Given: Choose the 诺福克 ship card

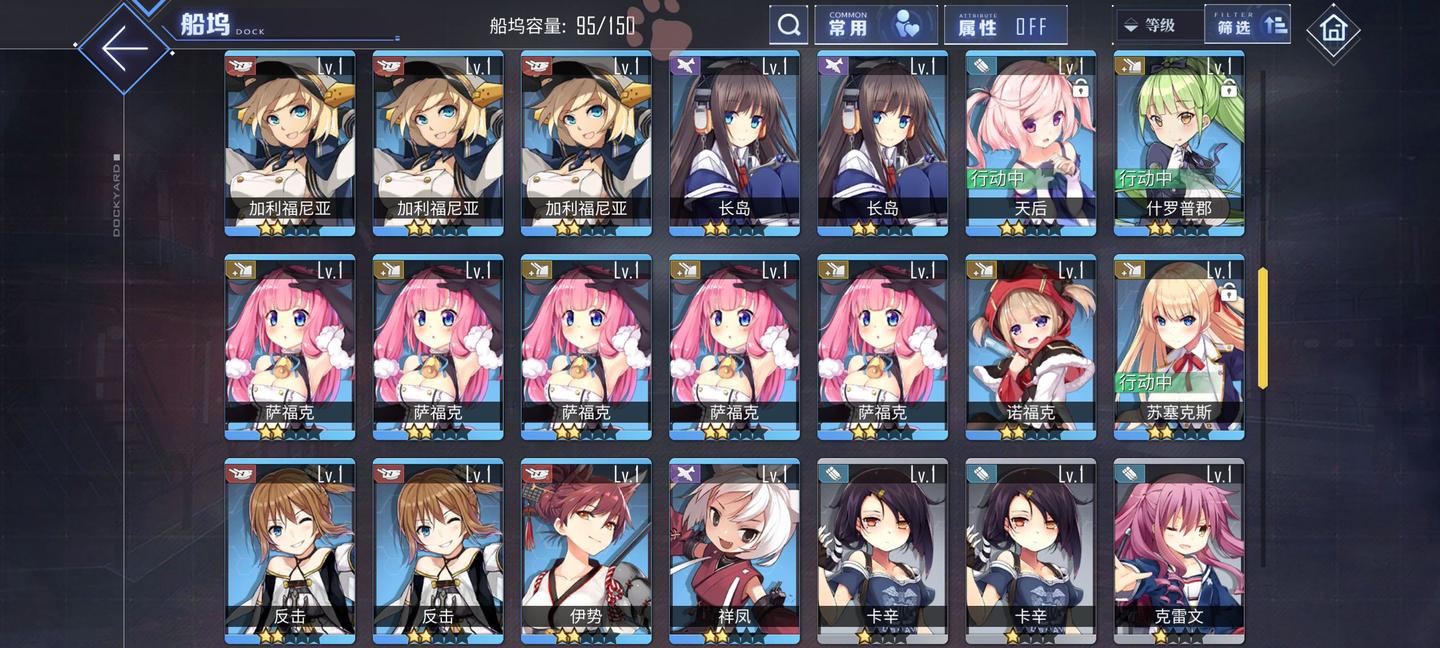Looking at the screenshot, I should [1031, 347].
